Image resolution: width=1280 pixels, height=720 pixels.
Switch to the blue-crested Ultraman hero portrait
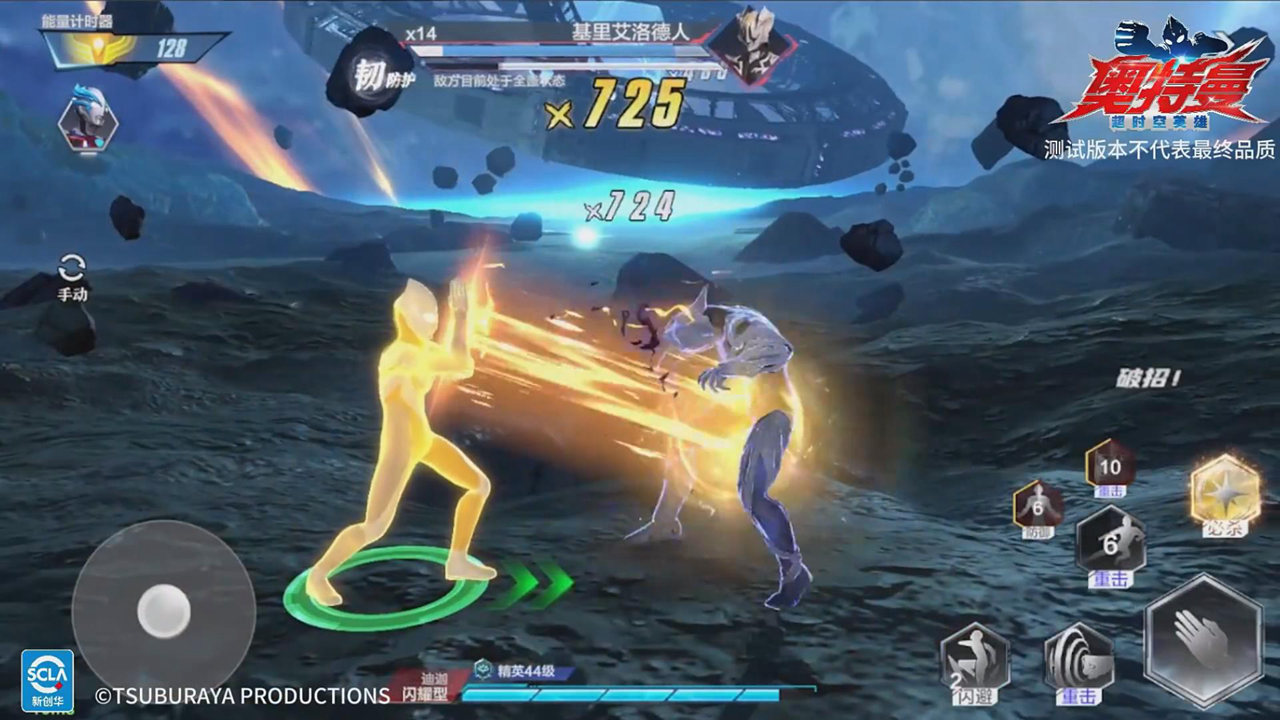point(88,118)
